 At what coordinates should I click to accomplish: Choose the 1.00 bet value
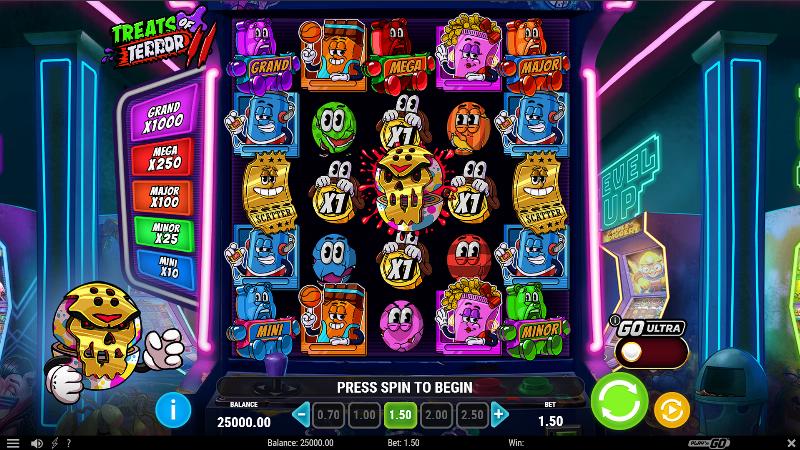pyautogui.click(x=366, y=414)
